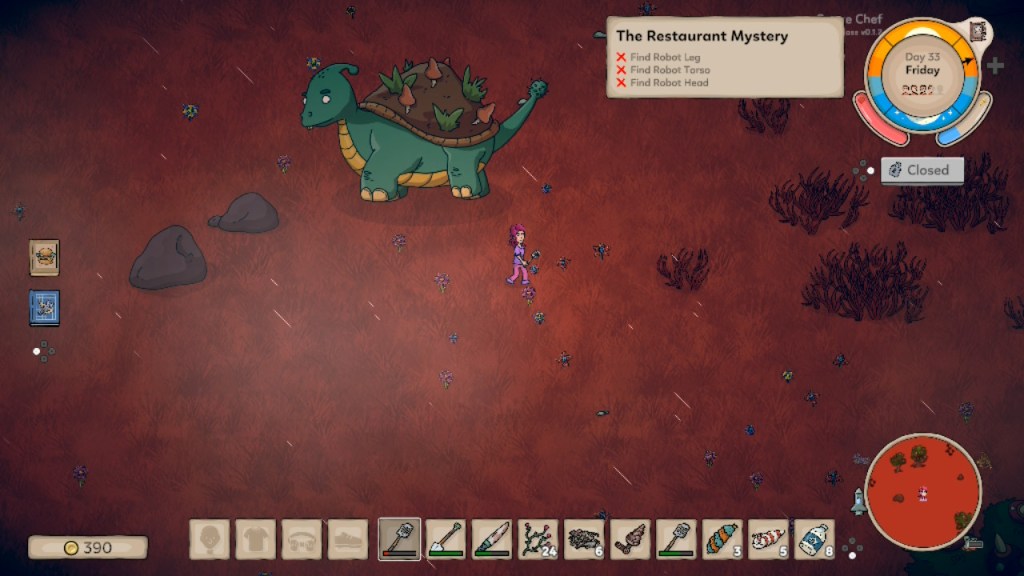Screen dimensions: 1024x576
Task: Open the burger recipe book
Action: [44, 257]
